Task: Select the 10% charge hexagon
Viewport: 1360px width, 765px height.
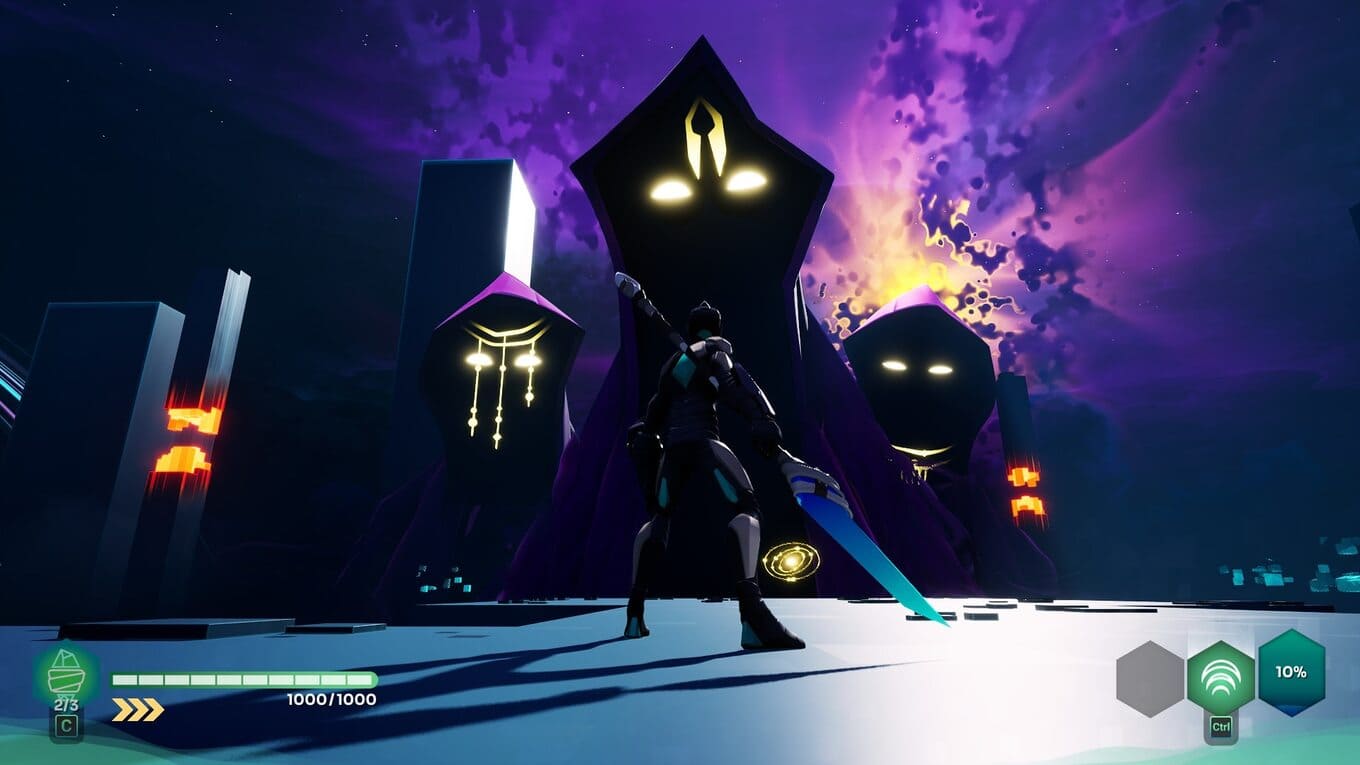Action: (x=1291, y=672)
